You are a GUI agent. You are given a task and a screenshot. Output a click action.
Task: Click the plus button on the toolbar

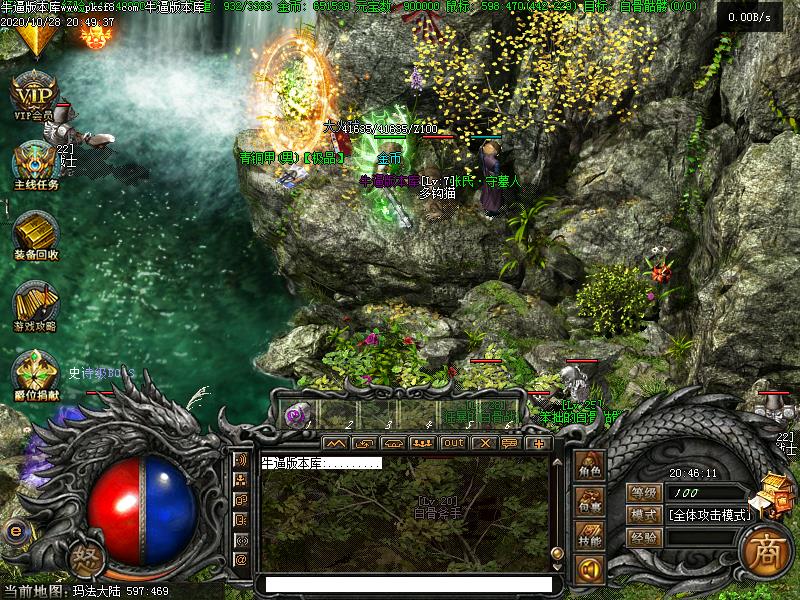coord(539,443)
